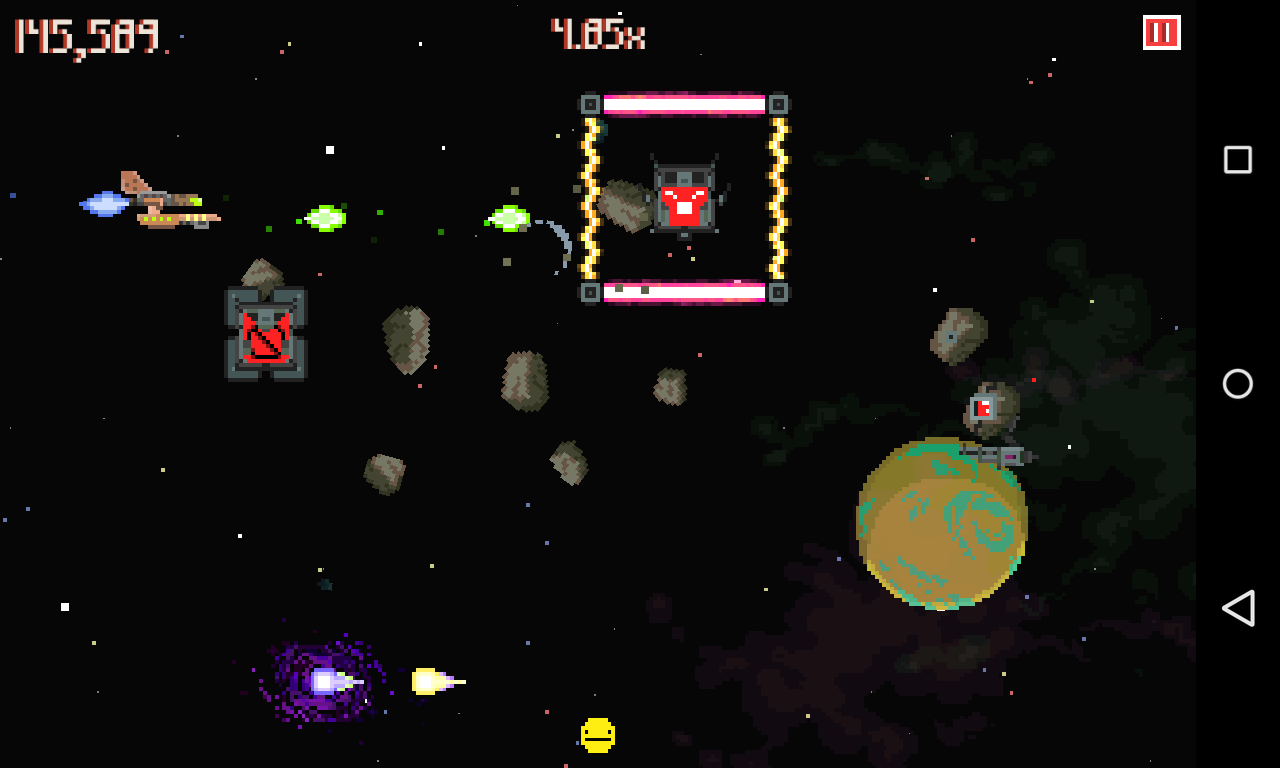The width and height of the screenshot is (1280, 768).
Task: Tap the red-faced boss inside the energy cage
Action: (x=684, y=195)
